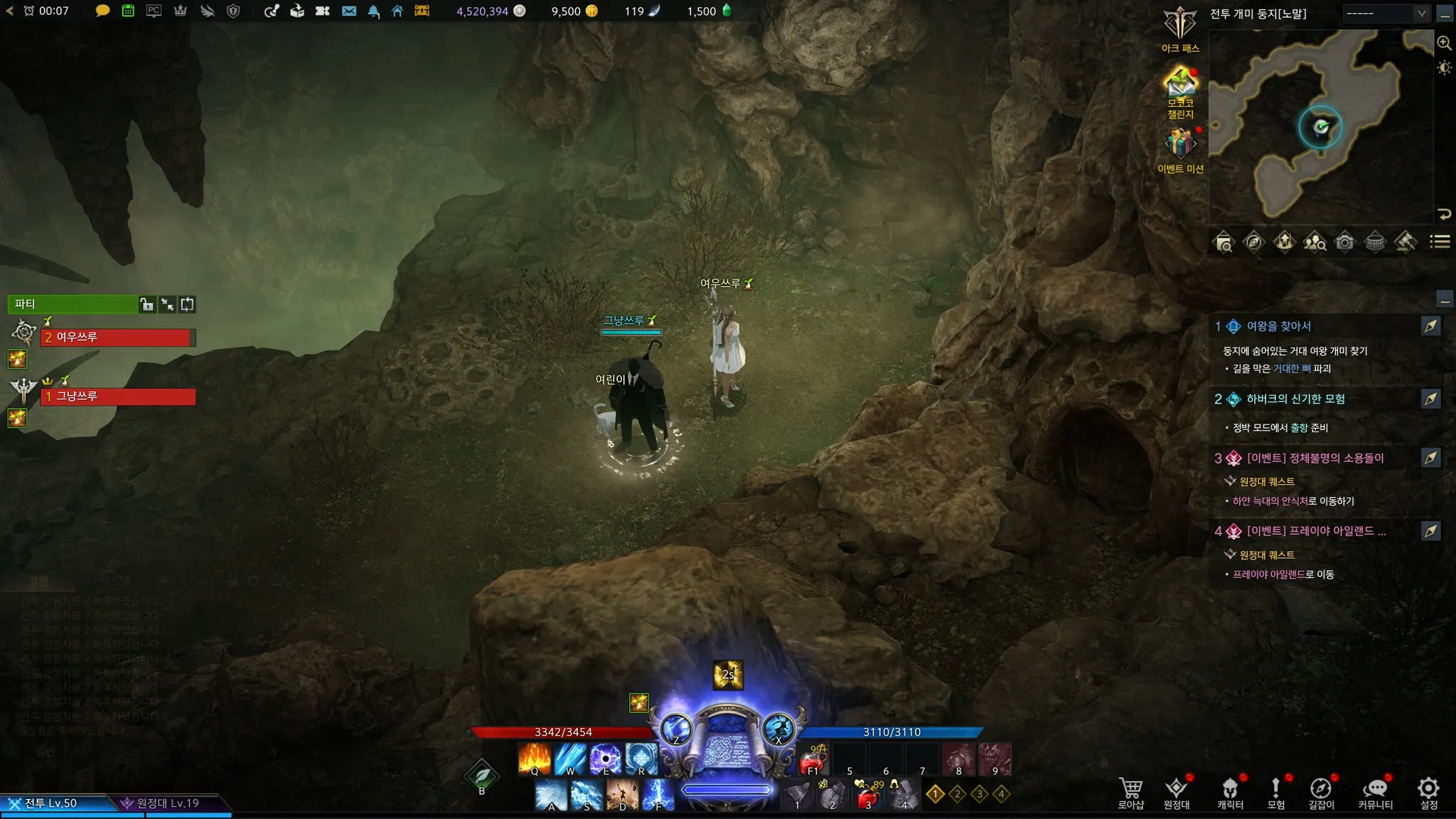Select the 하버크의 신기한 모험 quest entry
This screenshot has height=819, width=1456.
[1295, 399]
